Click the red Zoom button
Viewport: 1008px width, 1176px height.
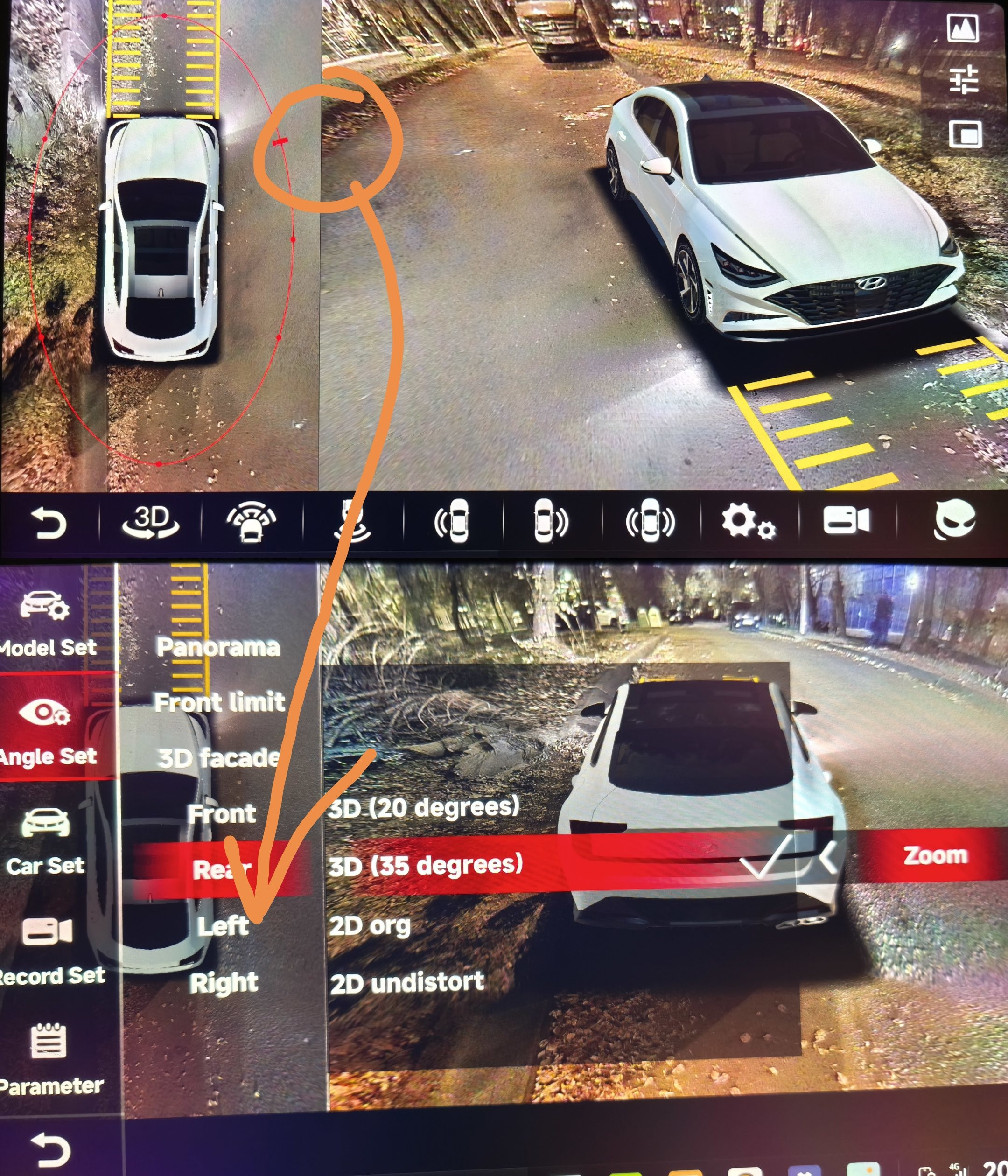935,855
